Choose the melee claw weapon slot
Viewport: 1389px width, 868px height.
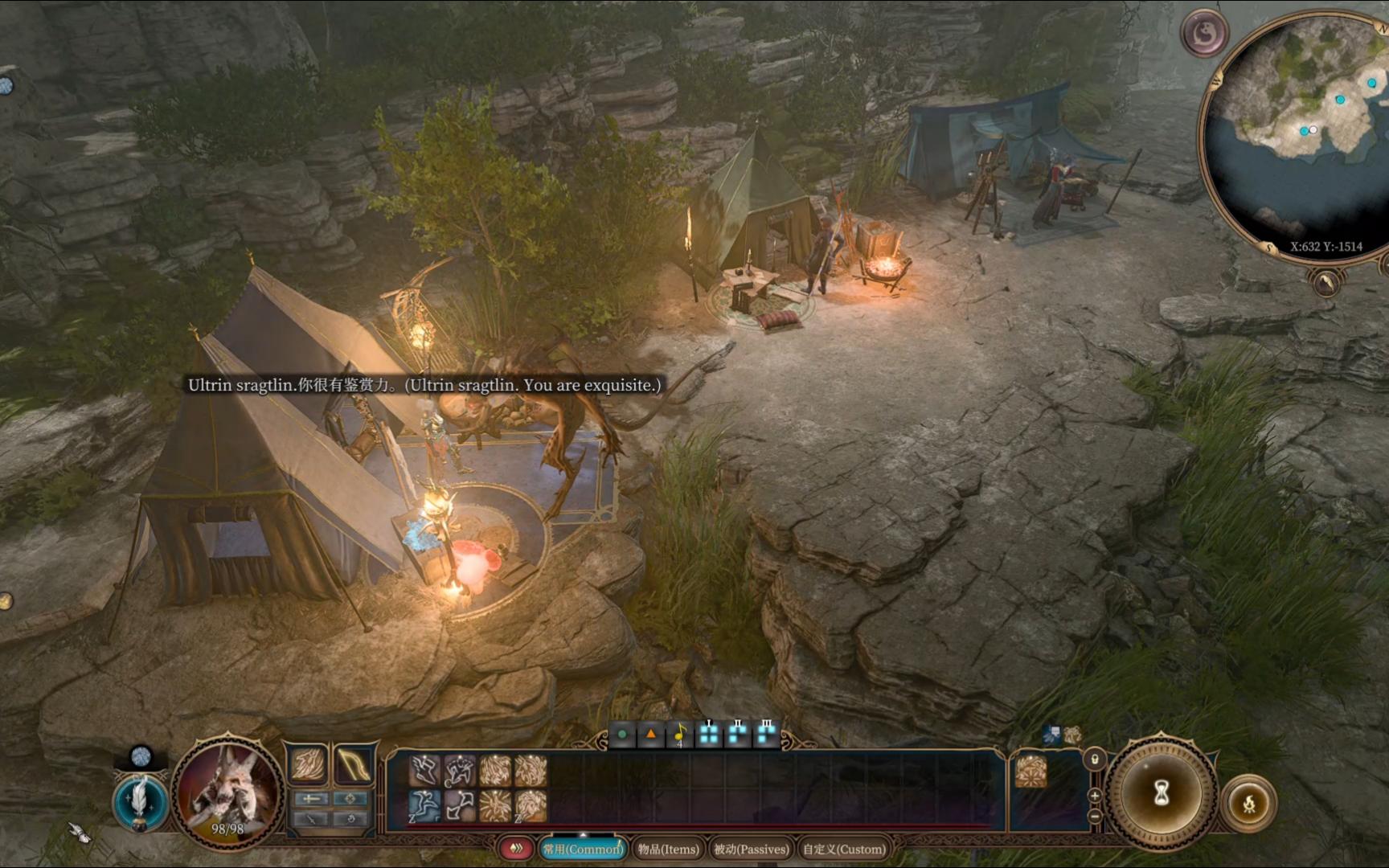click(x=309, y=764)
